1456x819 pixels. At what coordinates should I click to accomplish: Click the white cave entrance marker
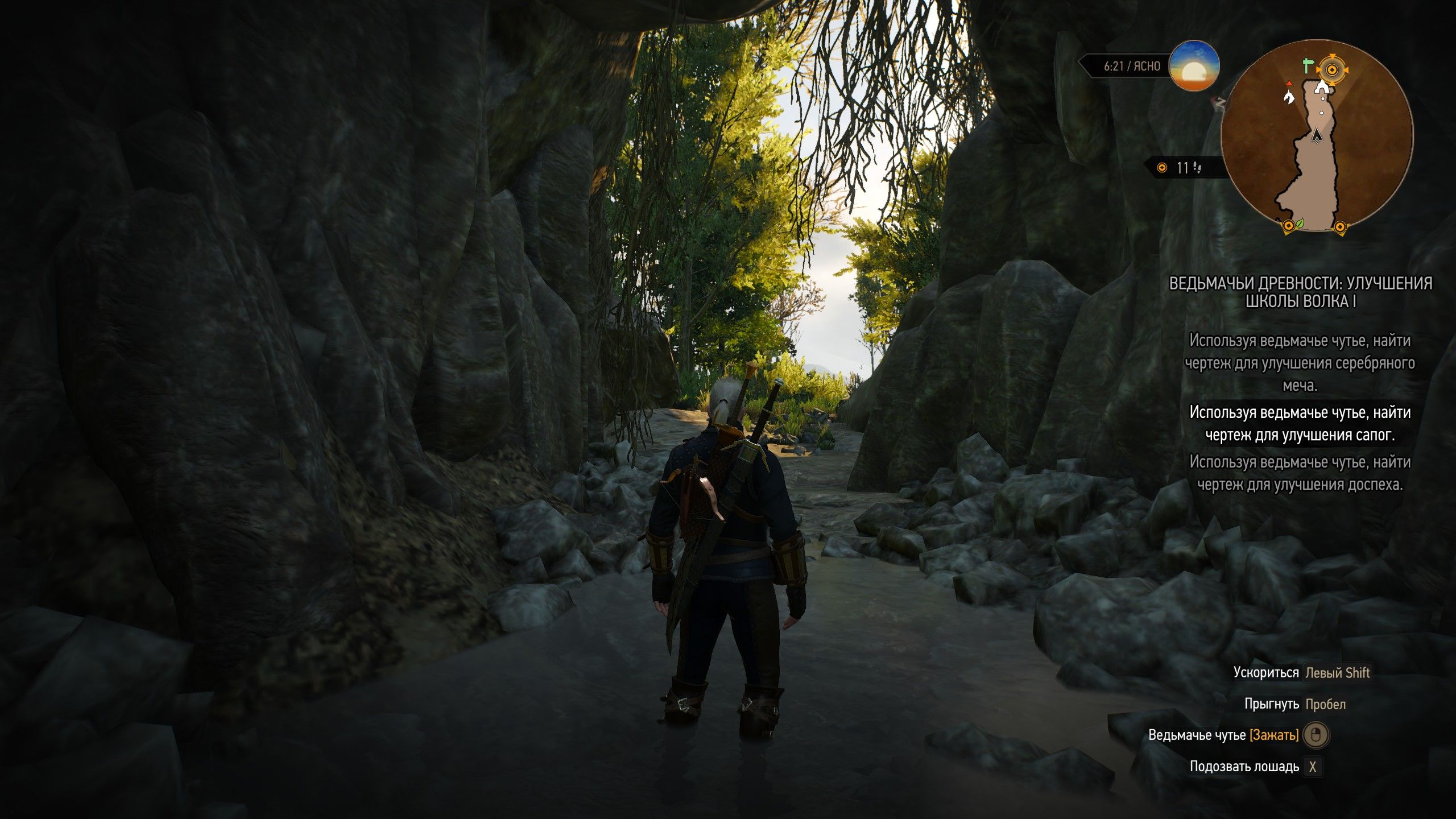(1323, 86)
